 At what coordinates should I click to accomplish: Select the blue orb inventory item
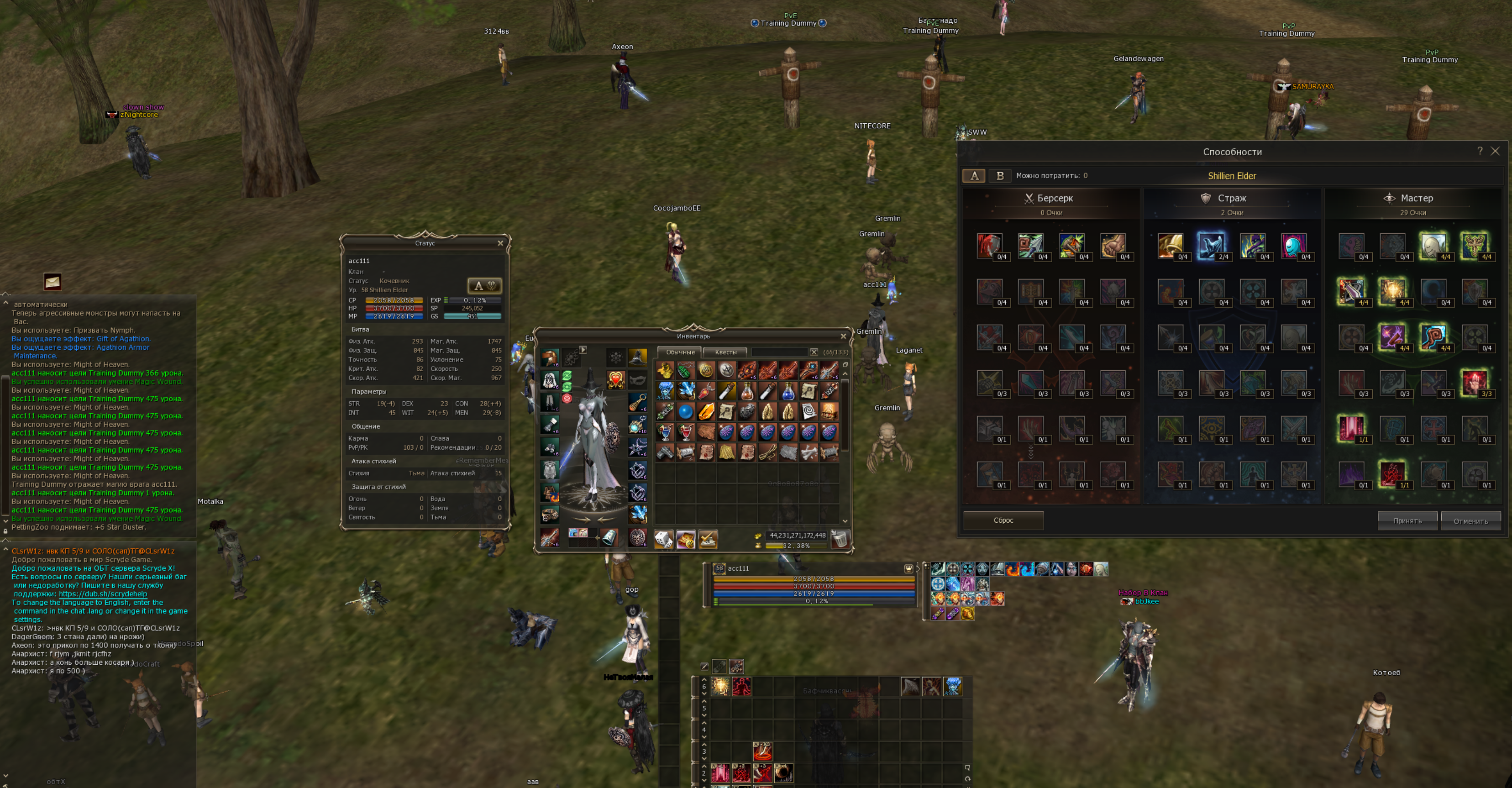(685, 412)
